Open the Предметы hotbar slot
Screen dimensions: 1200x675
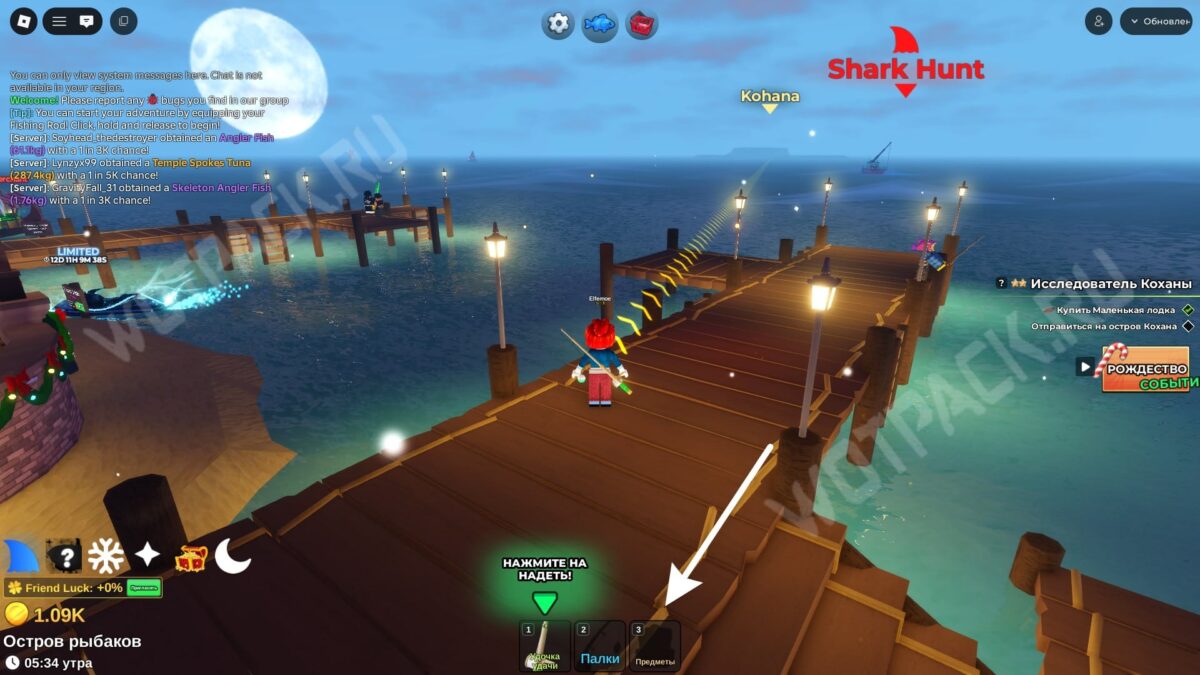click(x=655, y=646)
